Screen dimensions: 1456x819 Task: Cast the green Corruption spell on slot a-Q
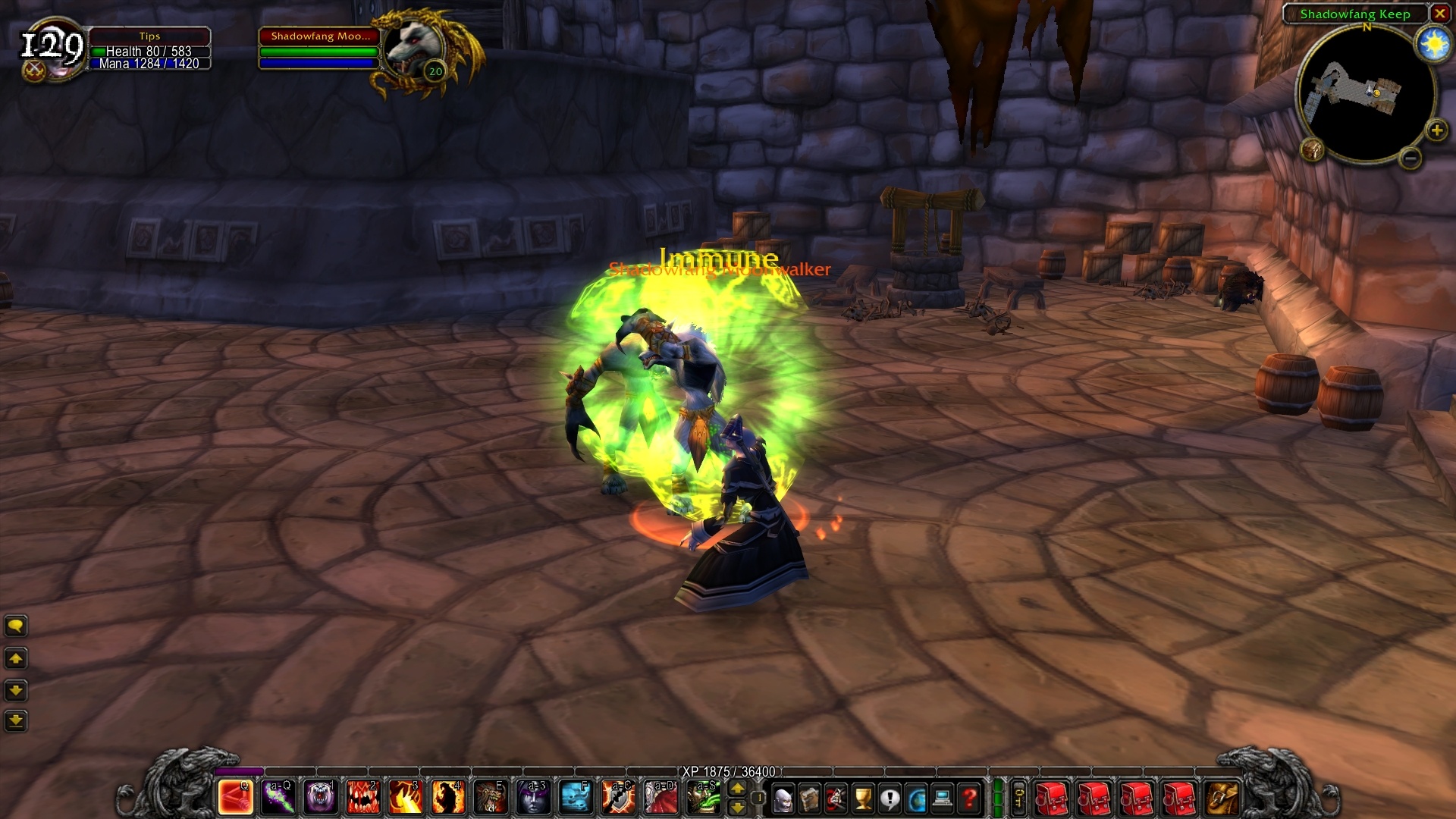277,799
